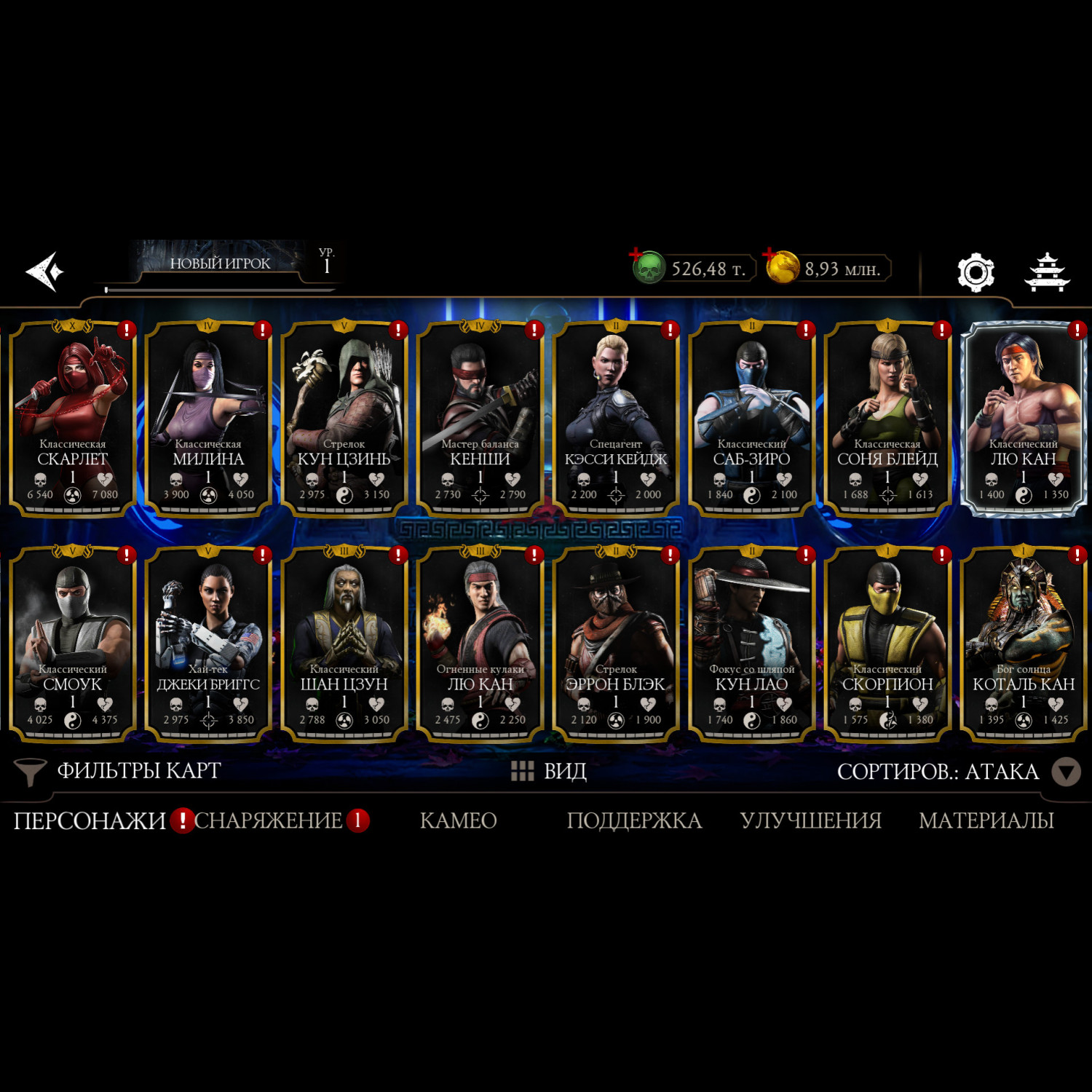Image resolution: width=1092 pixels, height=1092 pixels.
Task: Go back with the arrow button
Action: 45,272
